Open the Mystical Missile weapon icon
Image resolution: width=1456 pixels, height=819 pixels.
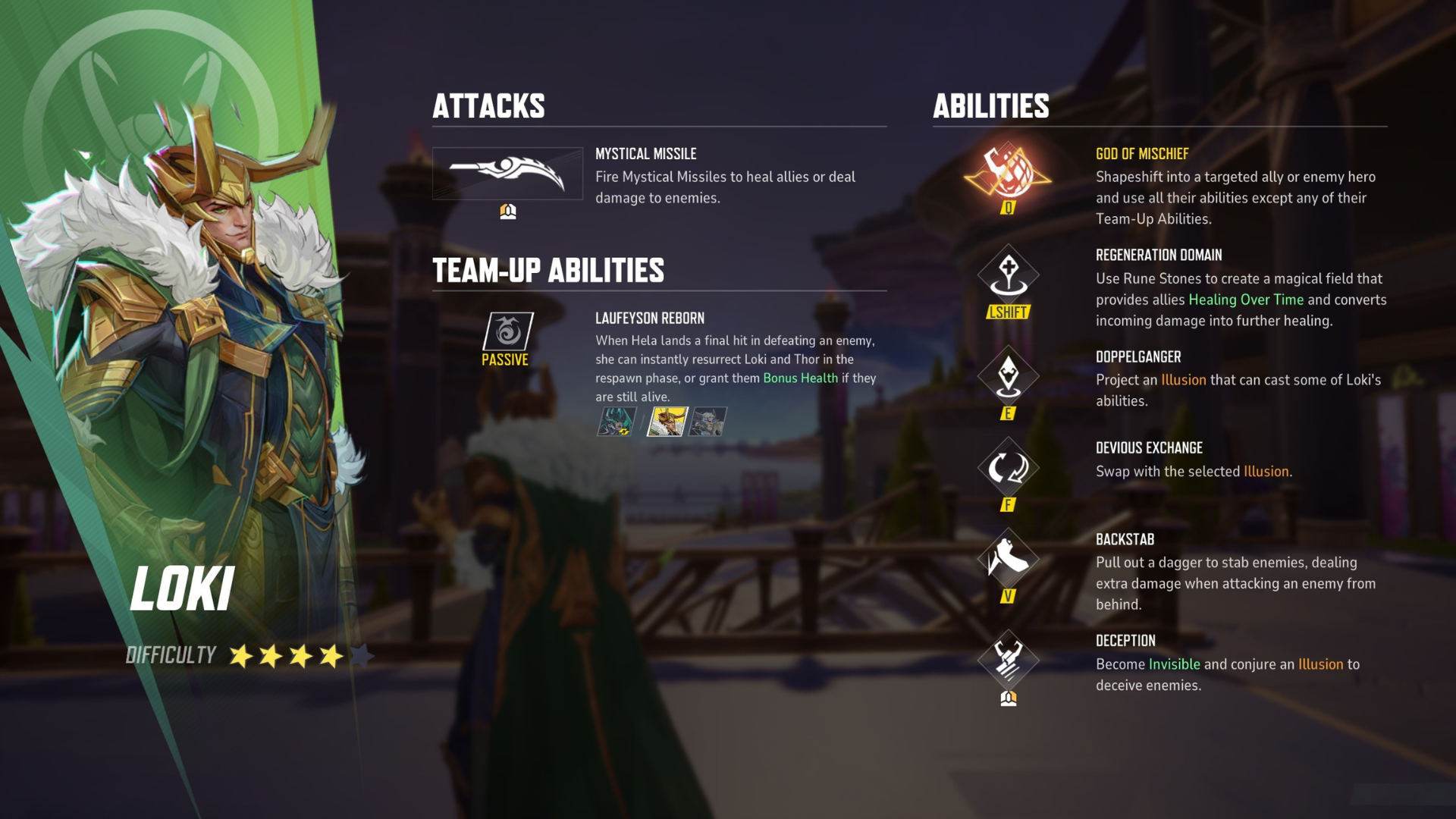508,173
